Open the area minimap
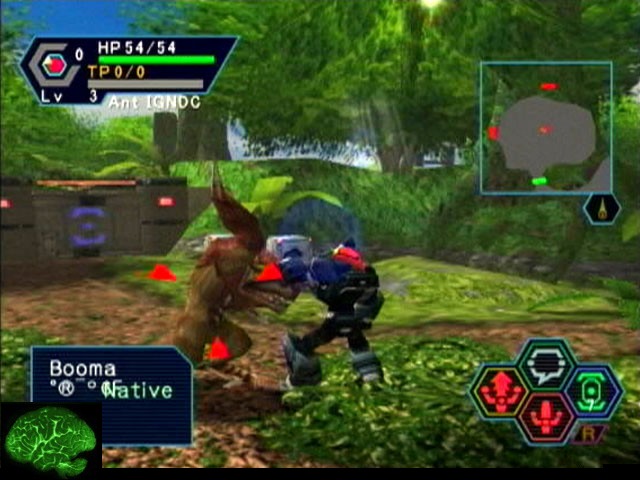This screenshot has width=640, height=480. (545, 127)
